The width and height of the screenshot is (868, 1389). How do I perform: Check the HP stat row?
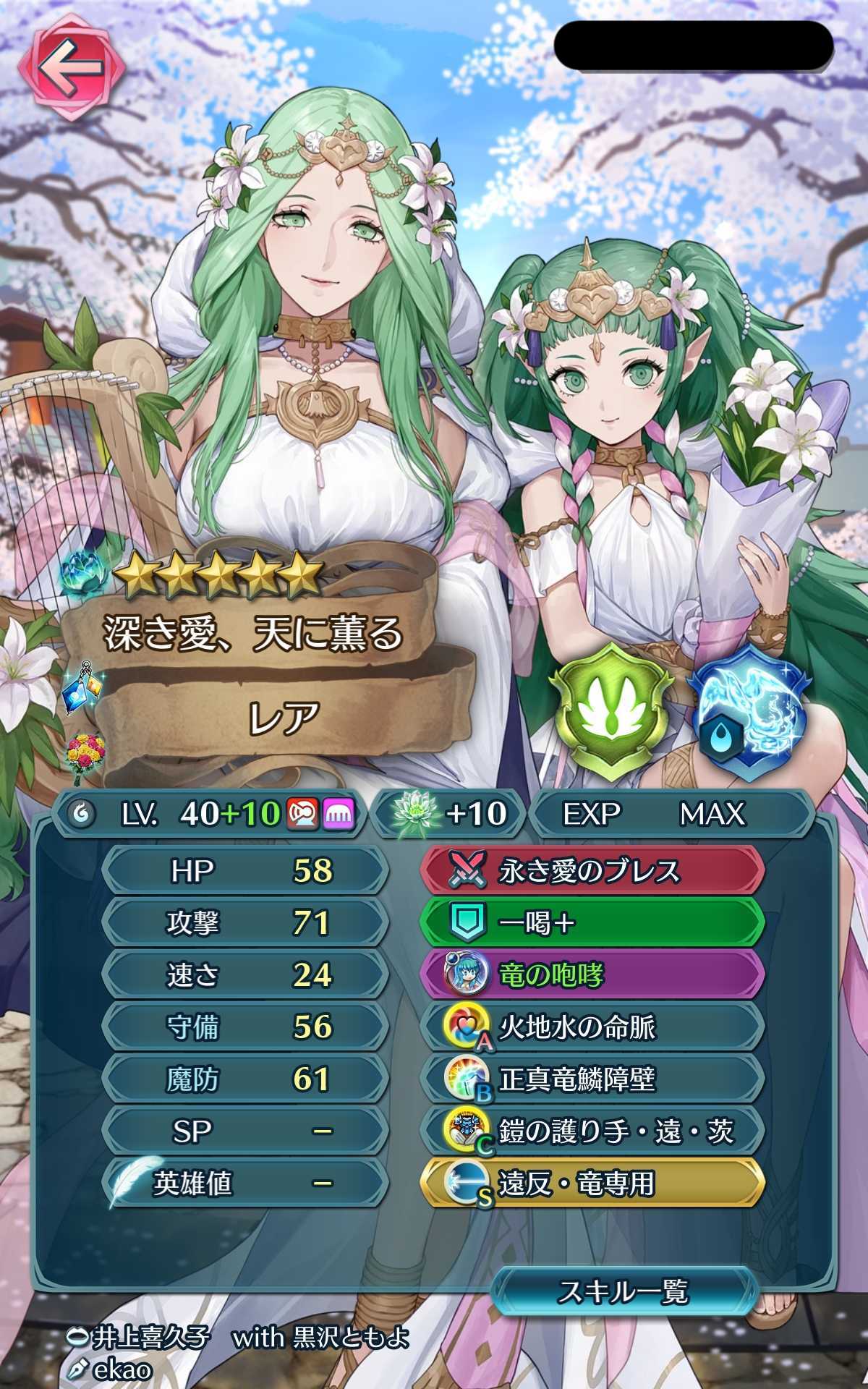point(244,871)
